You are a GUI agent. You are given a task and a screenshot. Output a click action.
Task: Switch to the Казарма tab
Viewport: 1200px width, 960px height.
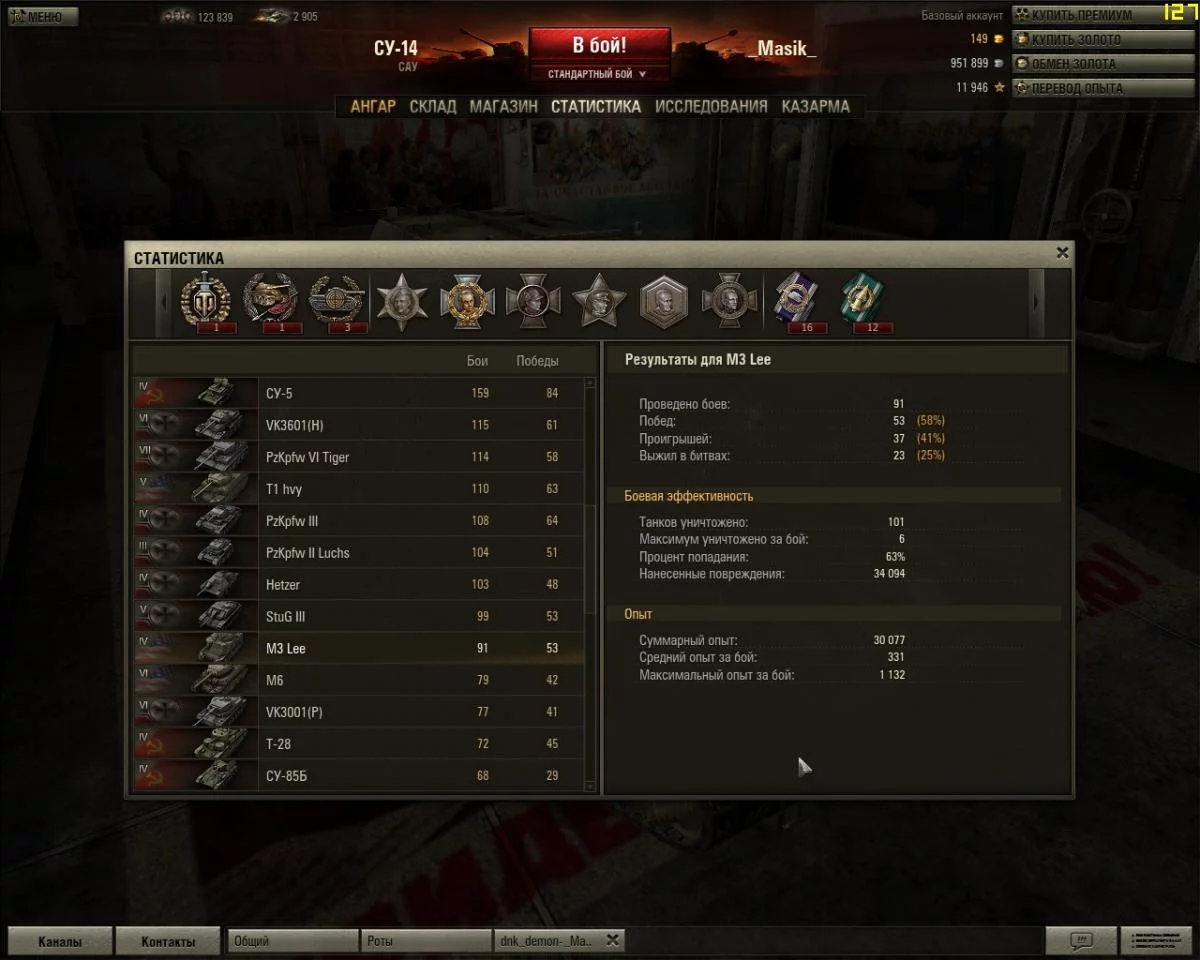[x=815, y=106]
